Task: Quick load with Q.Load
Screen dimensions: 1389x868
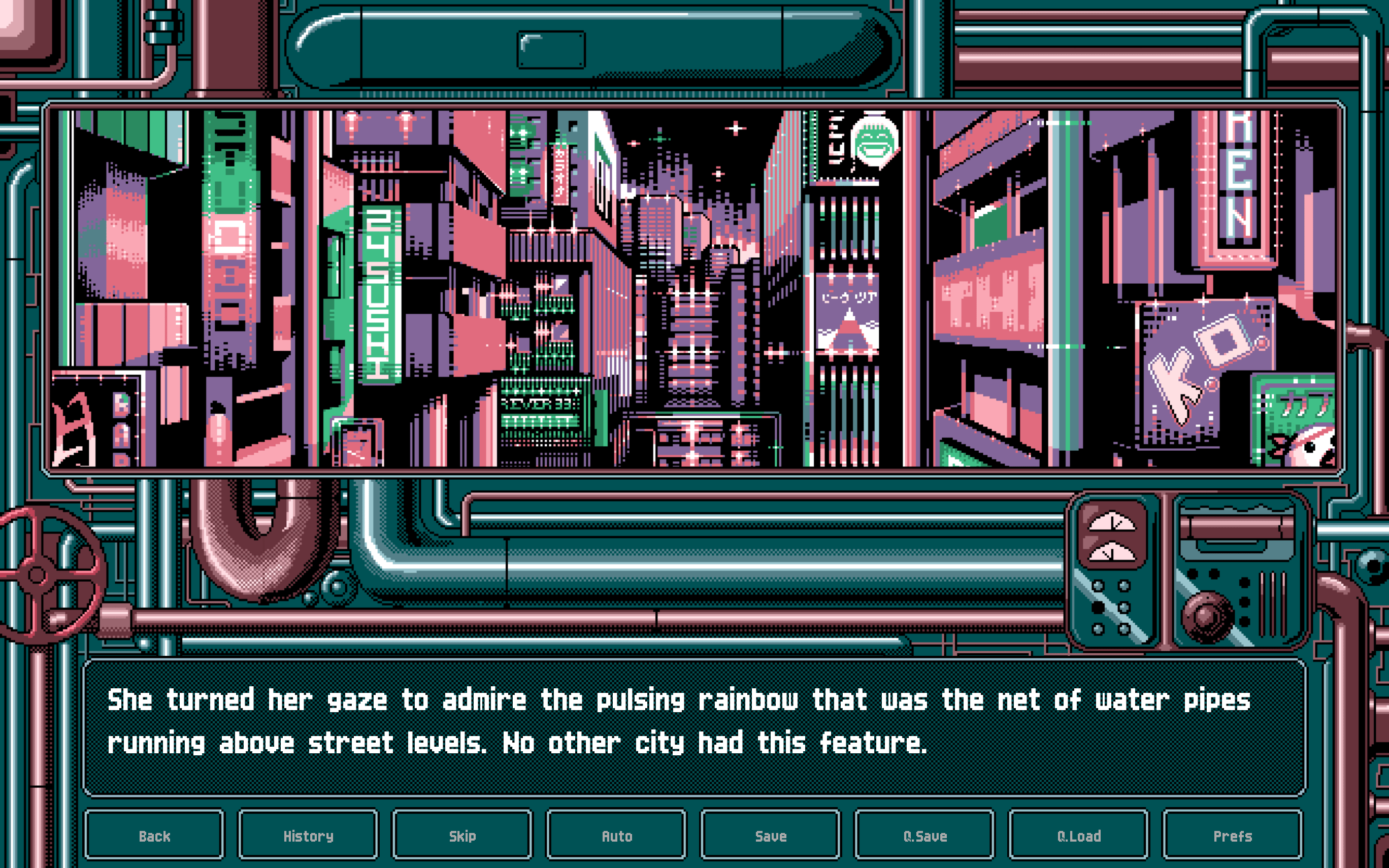Action: point(1078,836)
